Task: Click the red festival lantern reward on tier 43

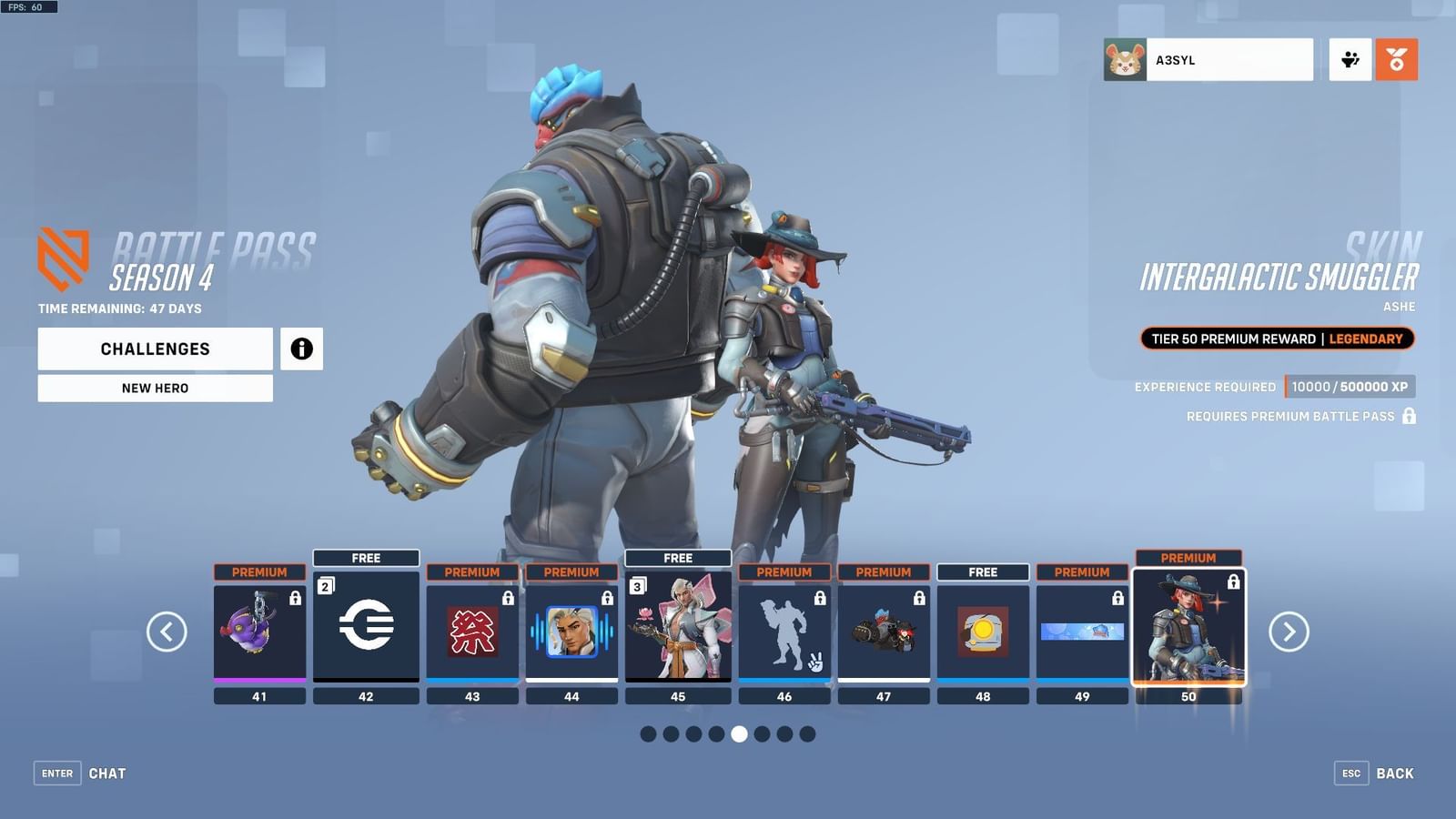Action: point(472,632)
